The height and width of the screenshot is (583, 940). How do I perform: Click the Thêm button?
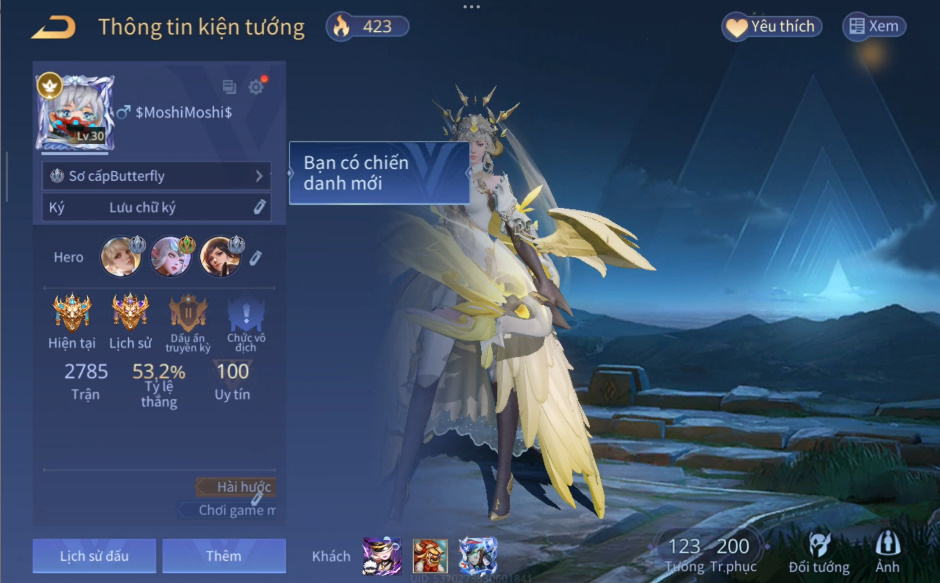click(224, 556)
